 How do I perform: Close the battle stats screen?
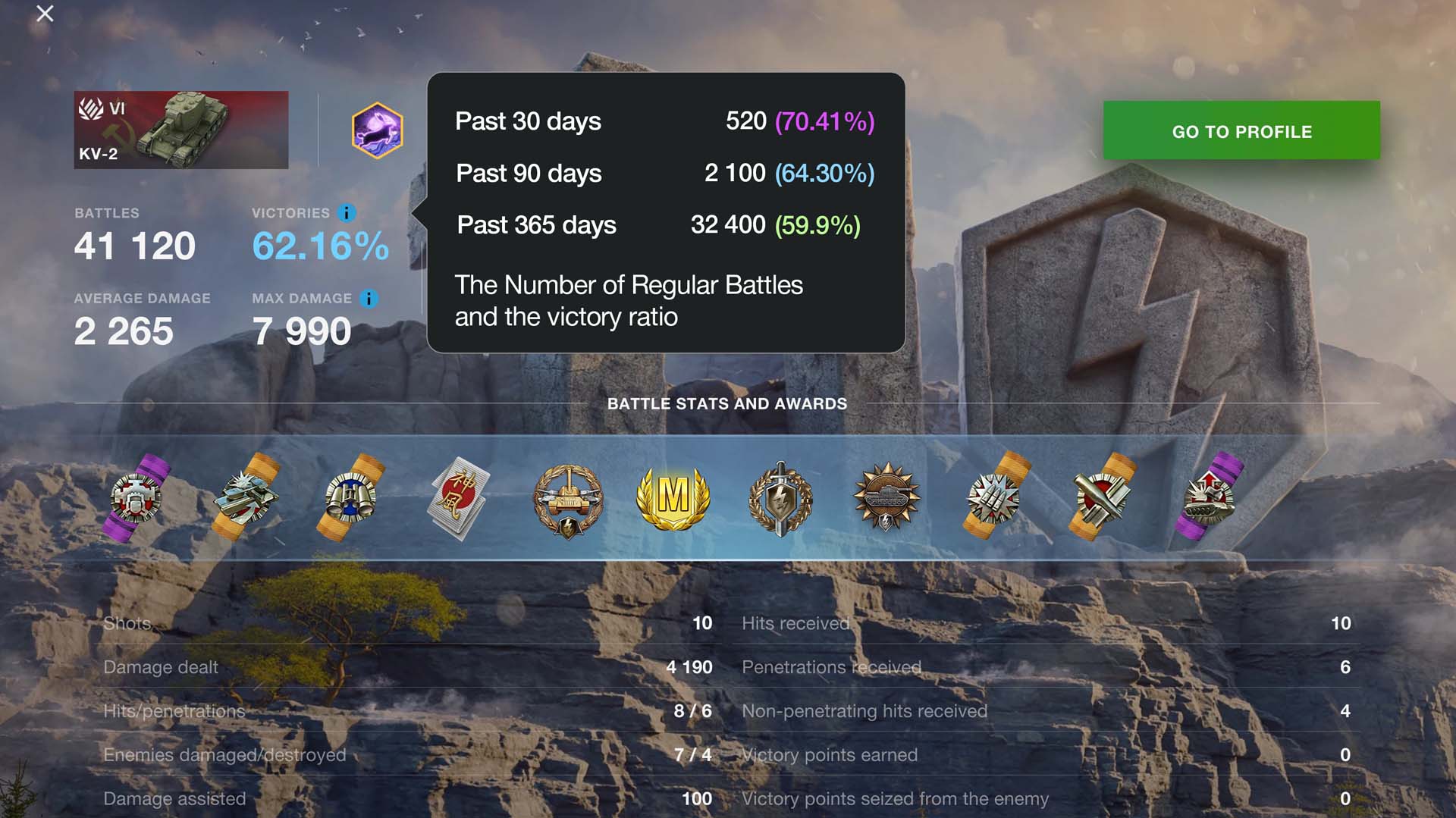(x=45, y=14)
